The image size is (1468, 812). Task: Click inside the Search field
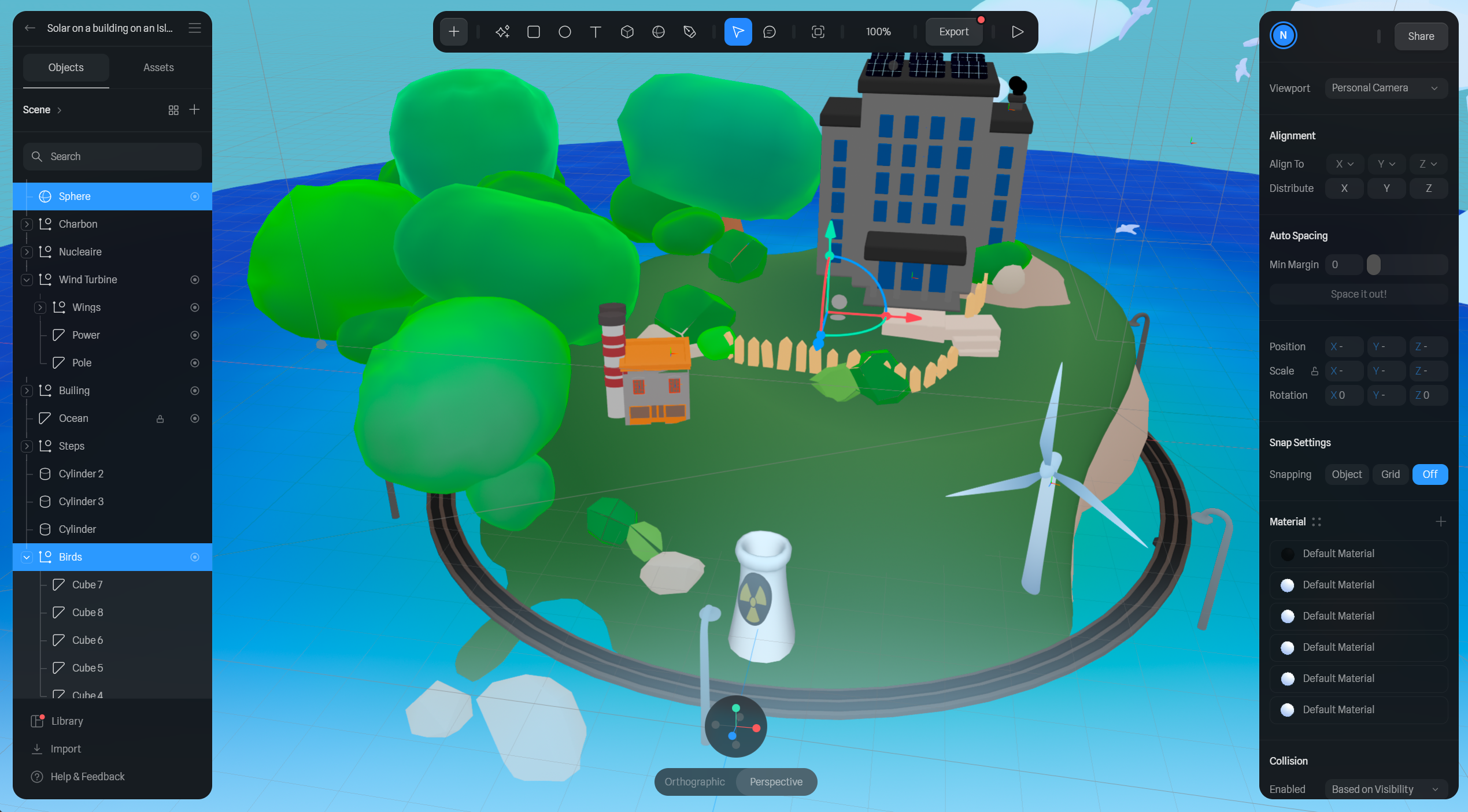pos(112,156)
